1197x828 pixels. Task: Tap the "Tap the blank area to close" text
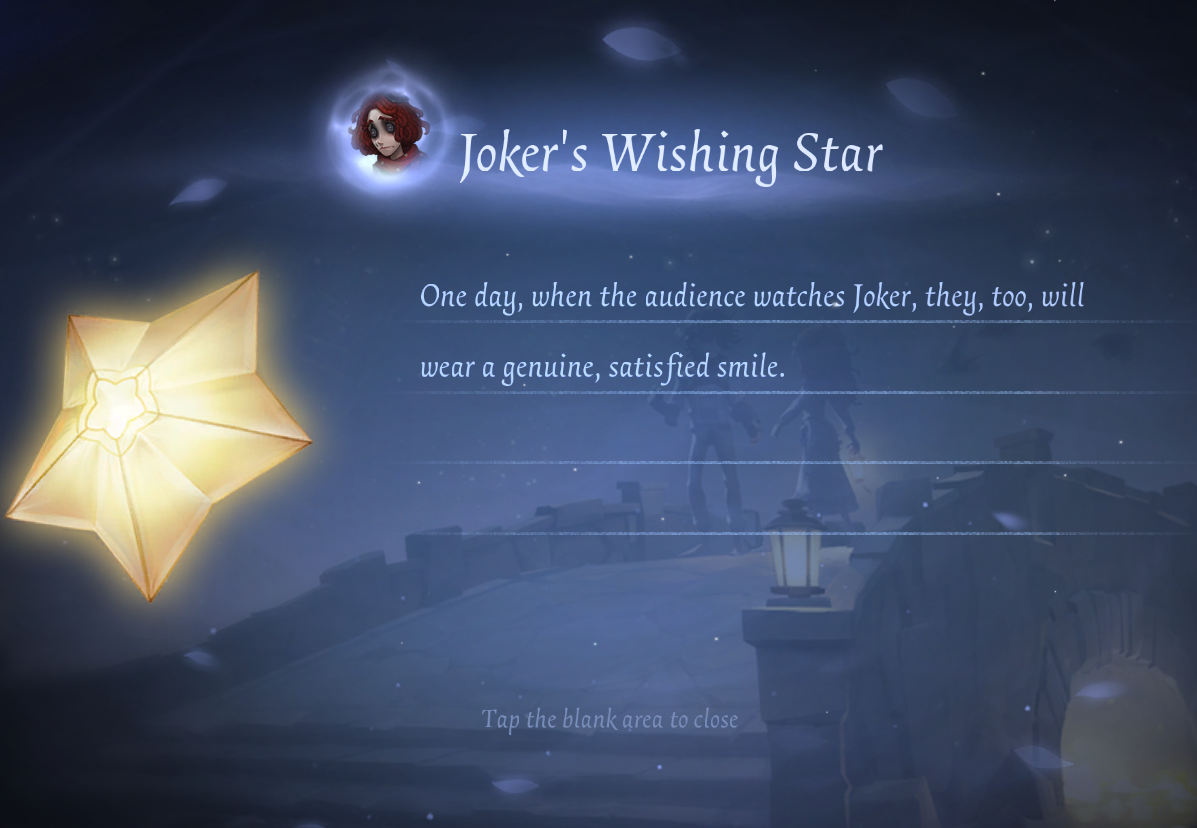coord(609,719)
